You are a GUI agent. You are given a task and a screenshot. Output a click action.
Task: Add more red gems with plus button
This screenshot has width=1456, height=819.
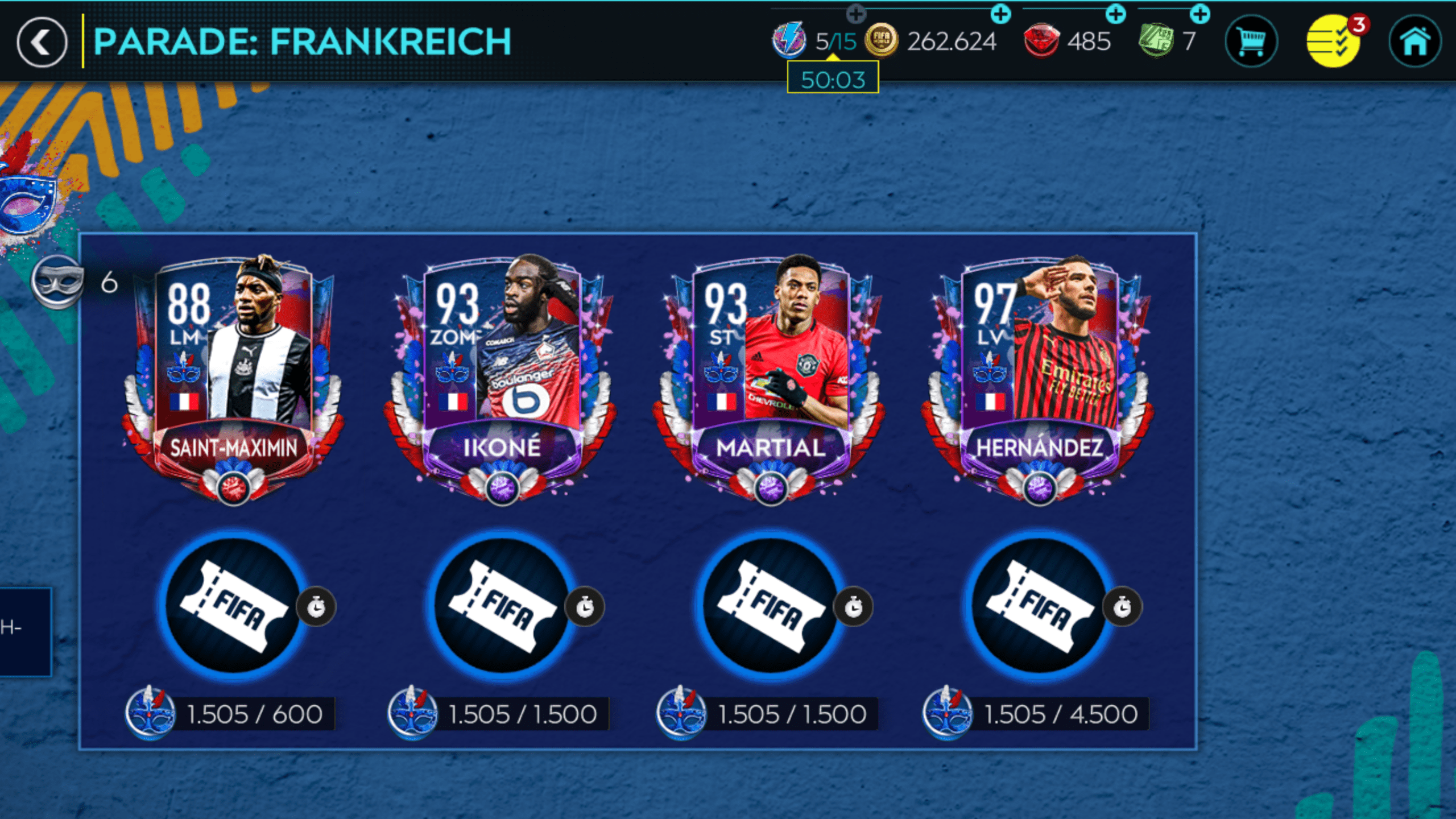click(x=1115, y=14)
